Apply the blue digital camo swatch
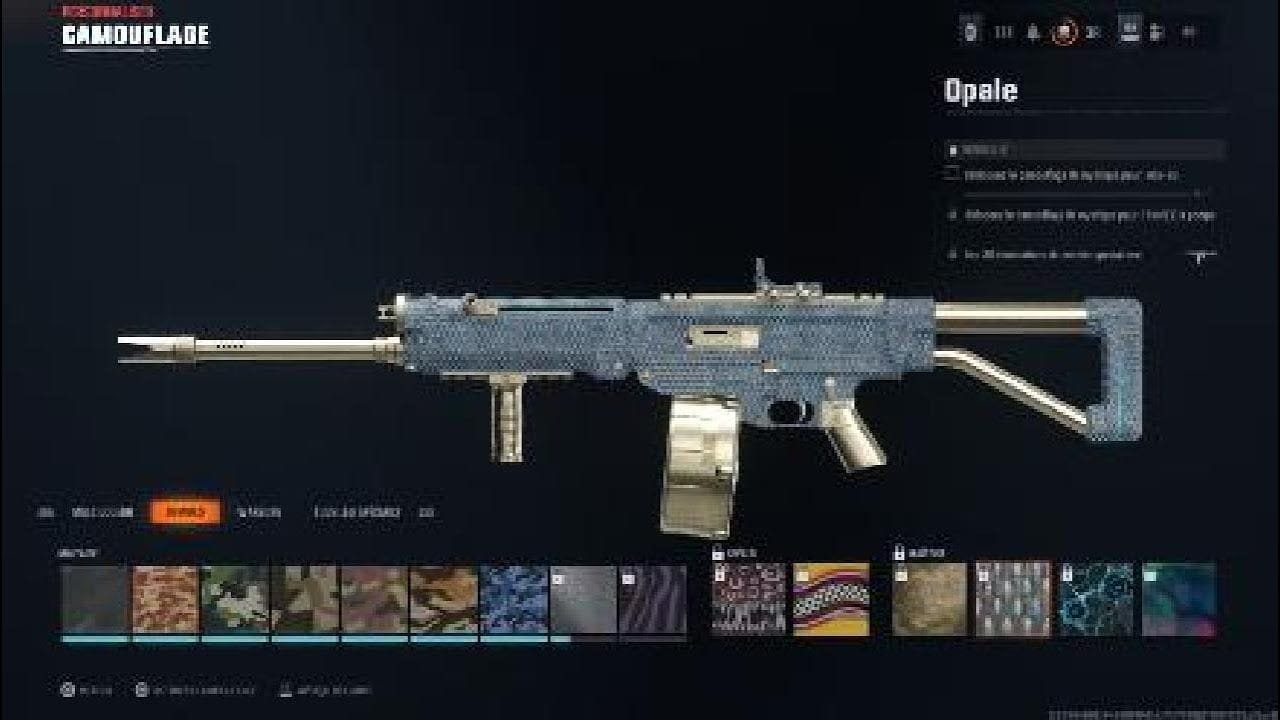Viewport: 1280px width, 720px height. (514, 599)
